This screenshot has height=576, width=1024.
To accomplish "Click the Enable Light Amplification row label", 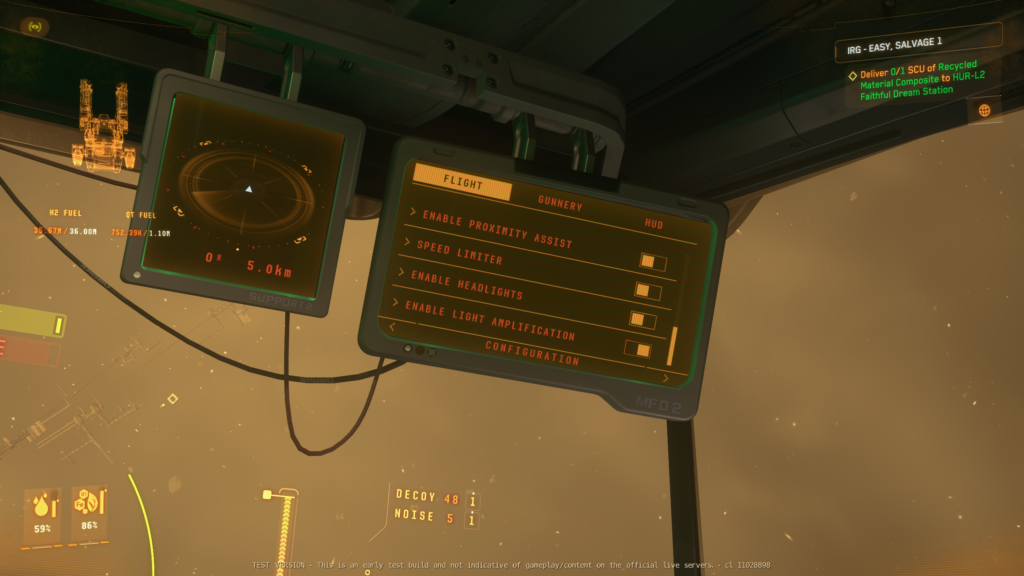I will pyautogui.click(x=490, y=319).
